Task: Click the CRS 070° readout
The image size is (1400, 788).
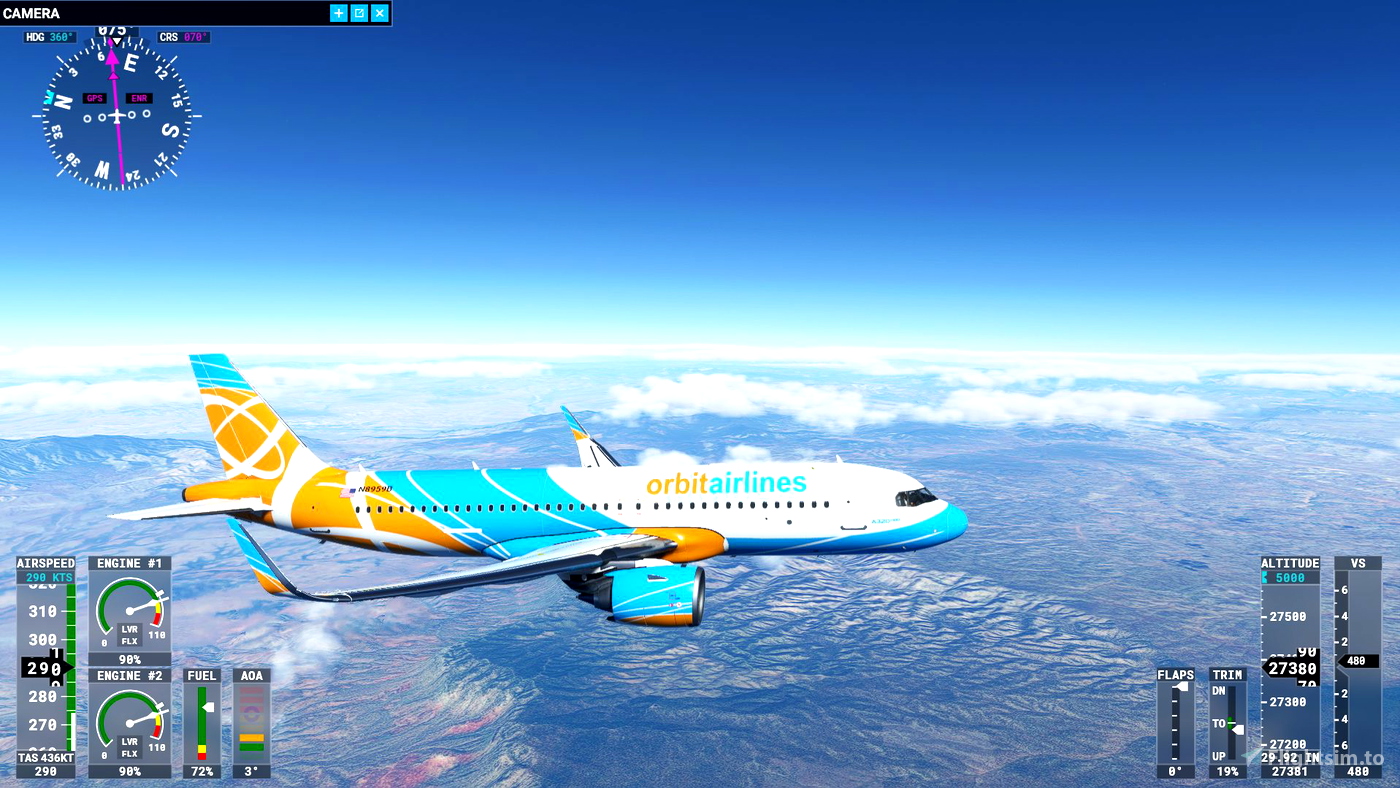Action: [x=184, y=36]
